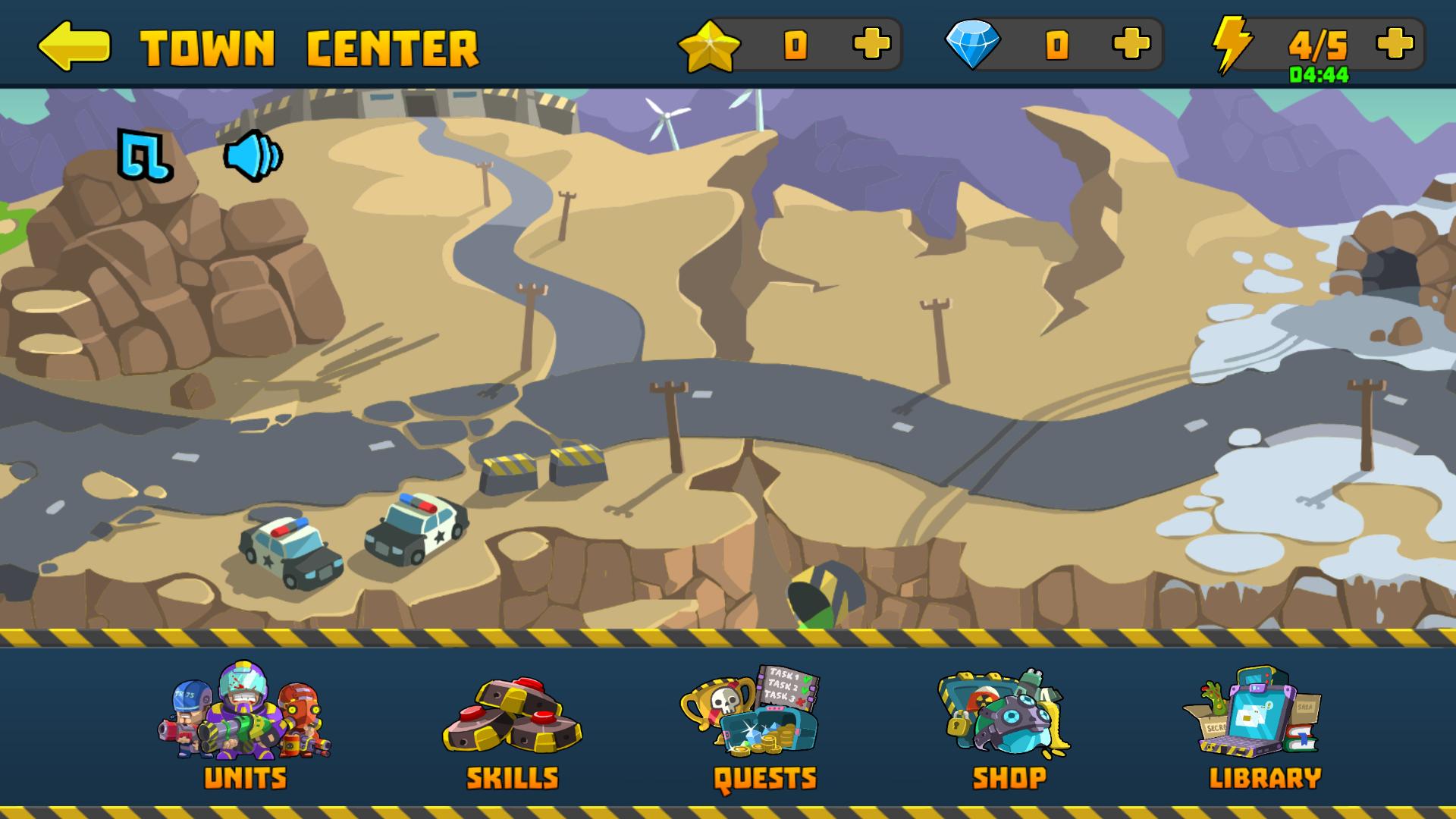1456x819 pixels.
Task: Click the plus to buy more diamonds
Action: coord(1130,45)
